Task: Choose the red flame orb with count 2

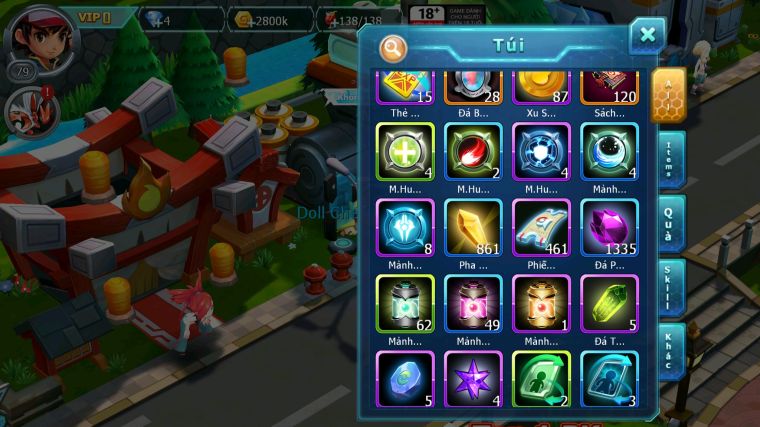Action: [473, 153]
